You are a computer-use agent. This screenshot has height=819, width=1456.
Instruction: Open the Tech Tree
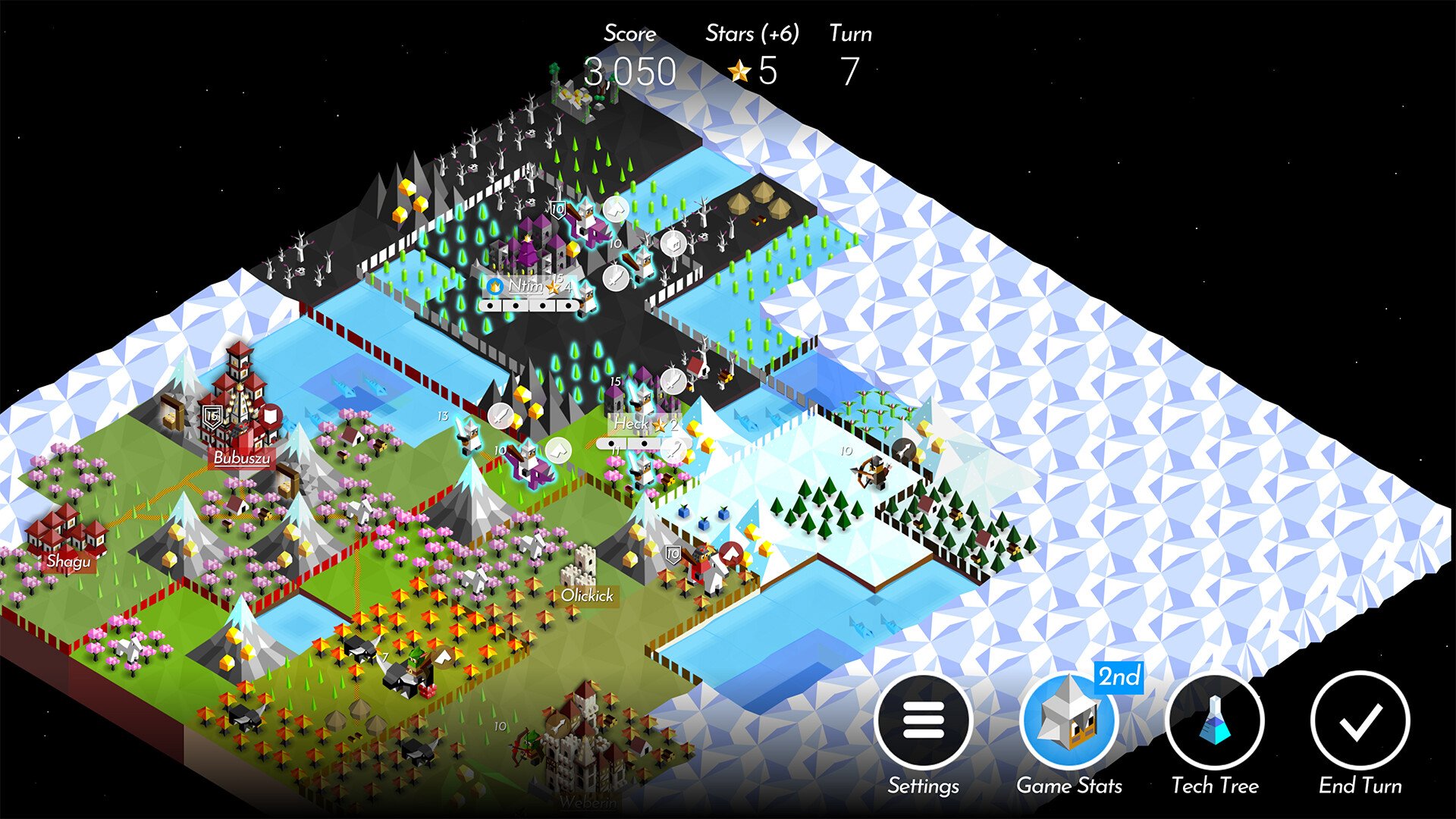point(1214,720)
